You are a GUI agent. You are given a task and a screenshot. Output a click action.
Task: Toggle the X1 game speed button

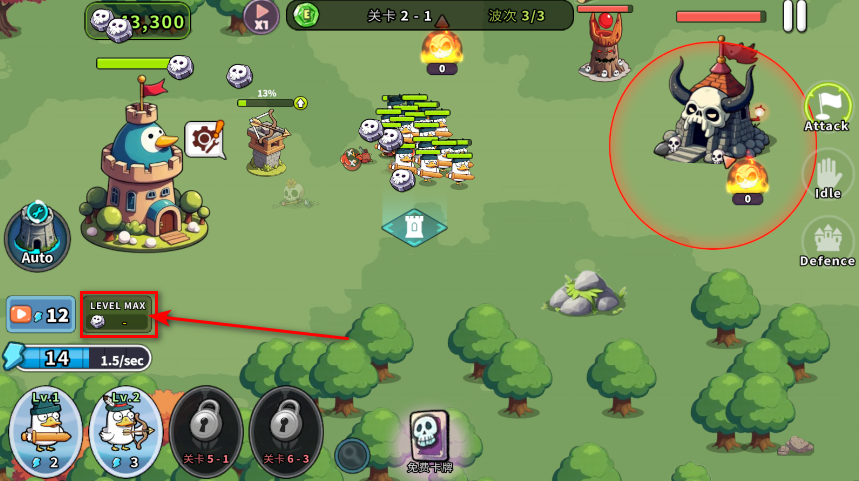[260, 16]
